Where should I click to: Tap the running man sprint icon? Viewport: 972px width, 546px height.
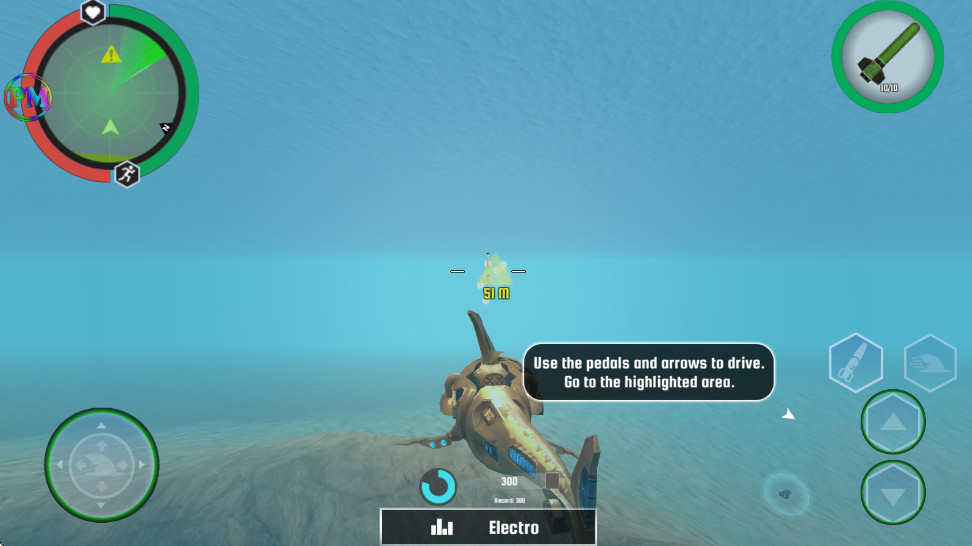126,174
